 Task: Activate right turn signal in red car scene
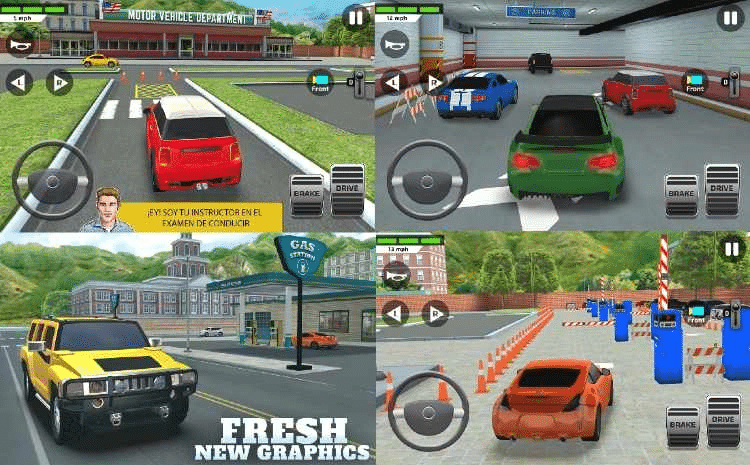pyautogui.click(x=58, y=82)
